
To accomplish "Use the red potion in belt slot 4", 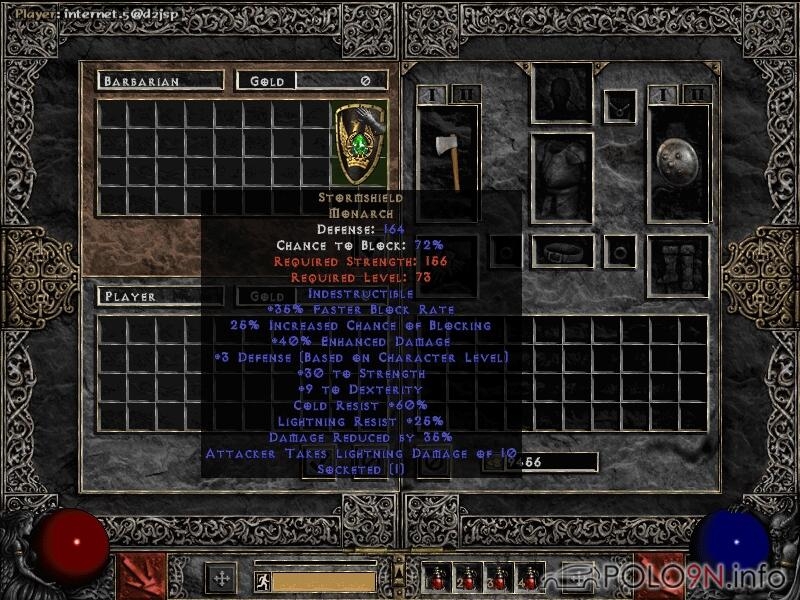I will (x=527, y=577).
